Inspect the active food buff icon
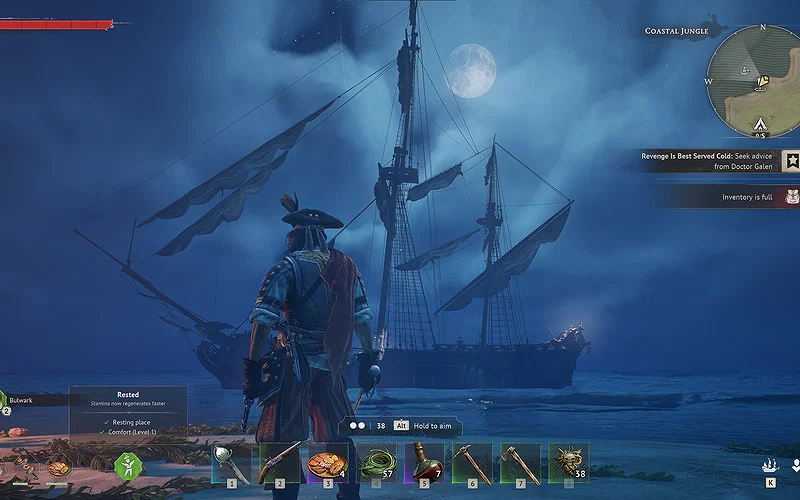The width and height of the screenshot is (800, 500). tap(59, 466)
